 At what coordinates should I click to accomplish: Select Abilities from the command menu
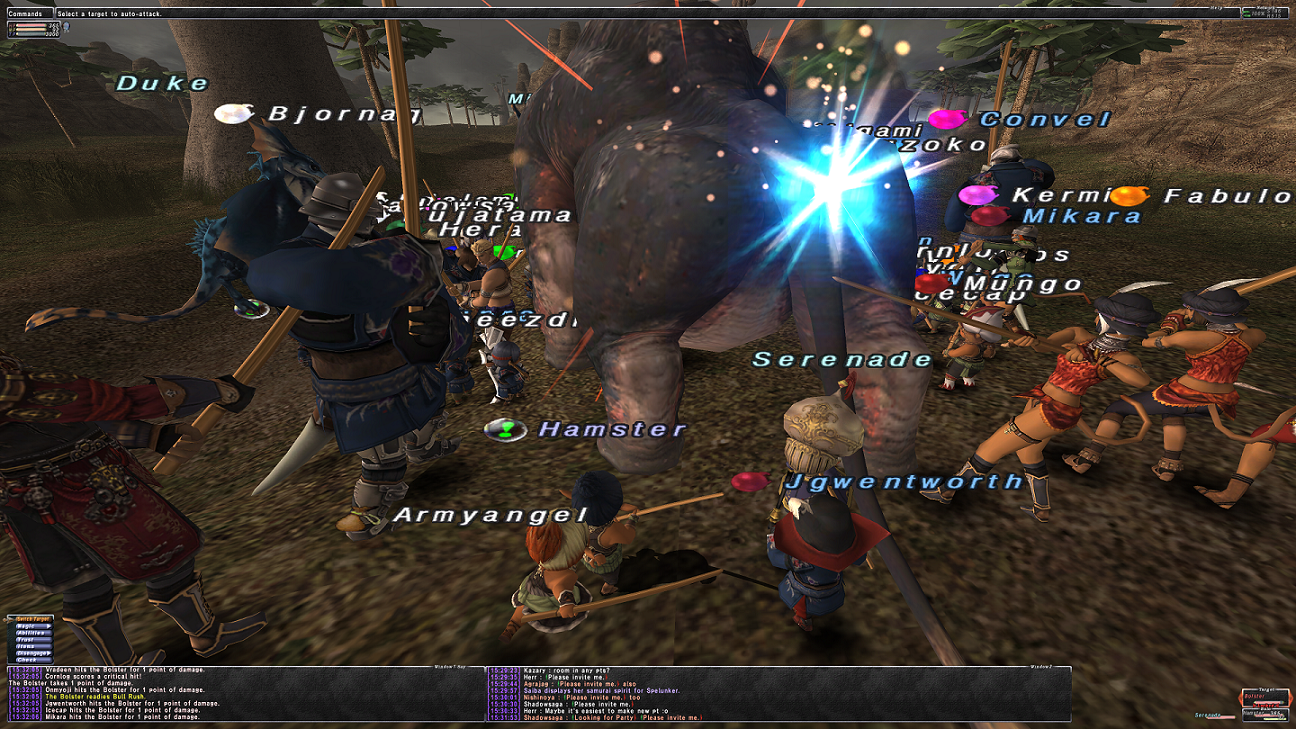(x=30, y=633)
